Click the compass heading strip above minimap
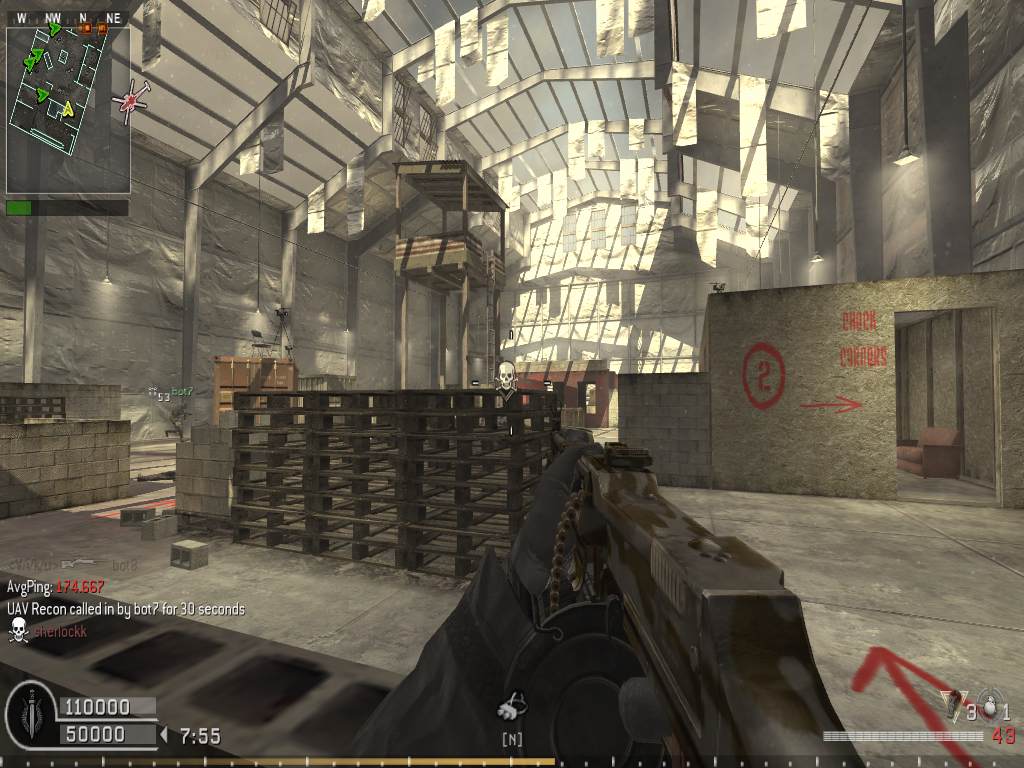 click(68, 18)
